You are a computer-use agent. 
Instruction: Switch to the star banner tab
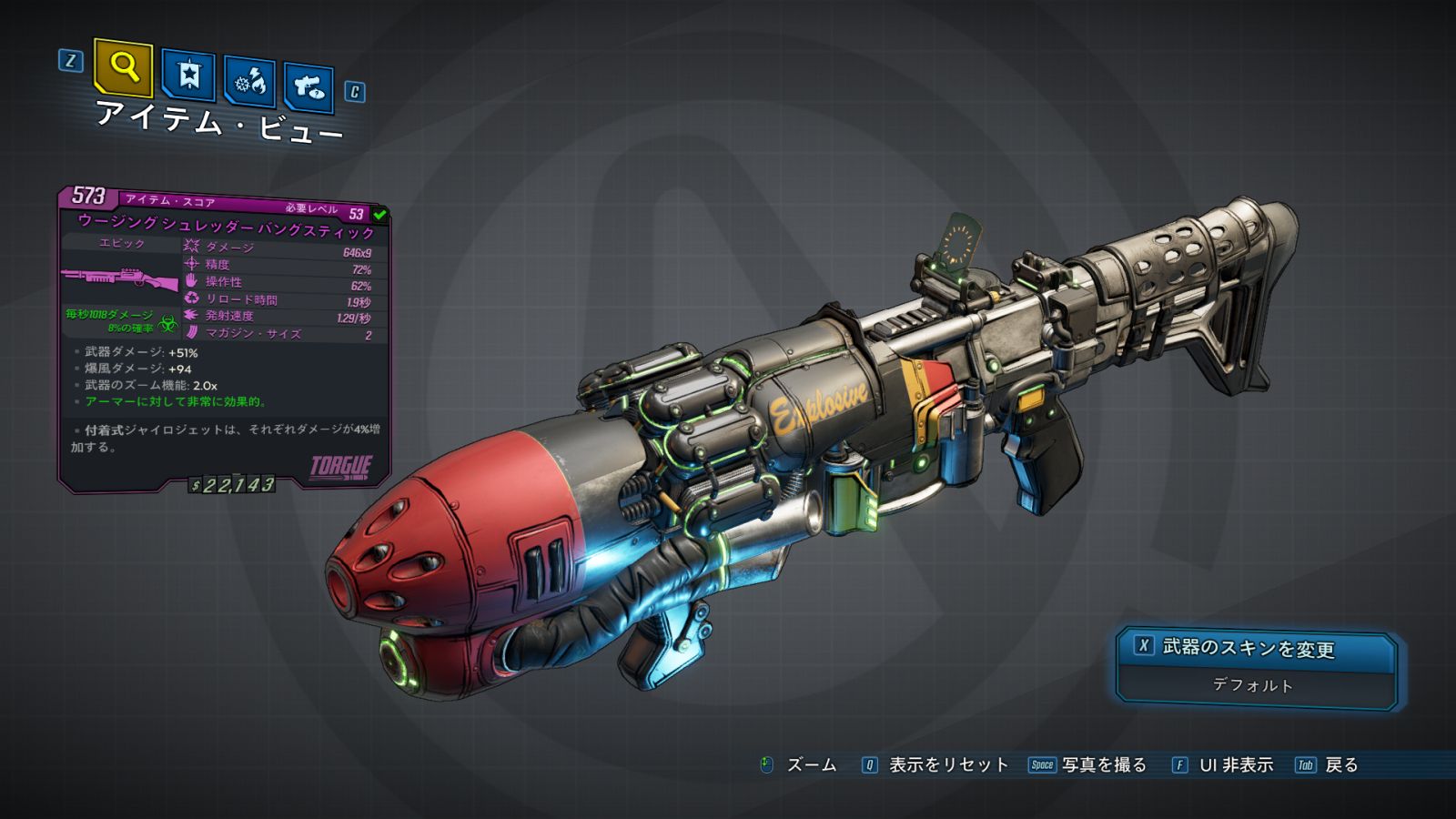(188, 76)
